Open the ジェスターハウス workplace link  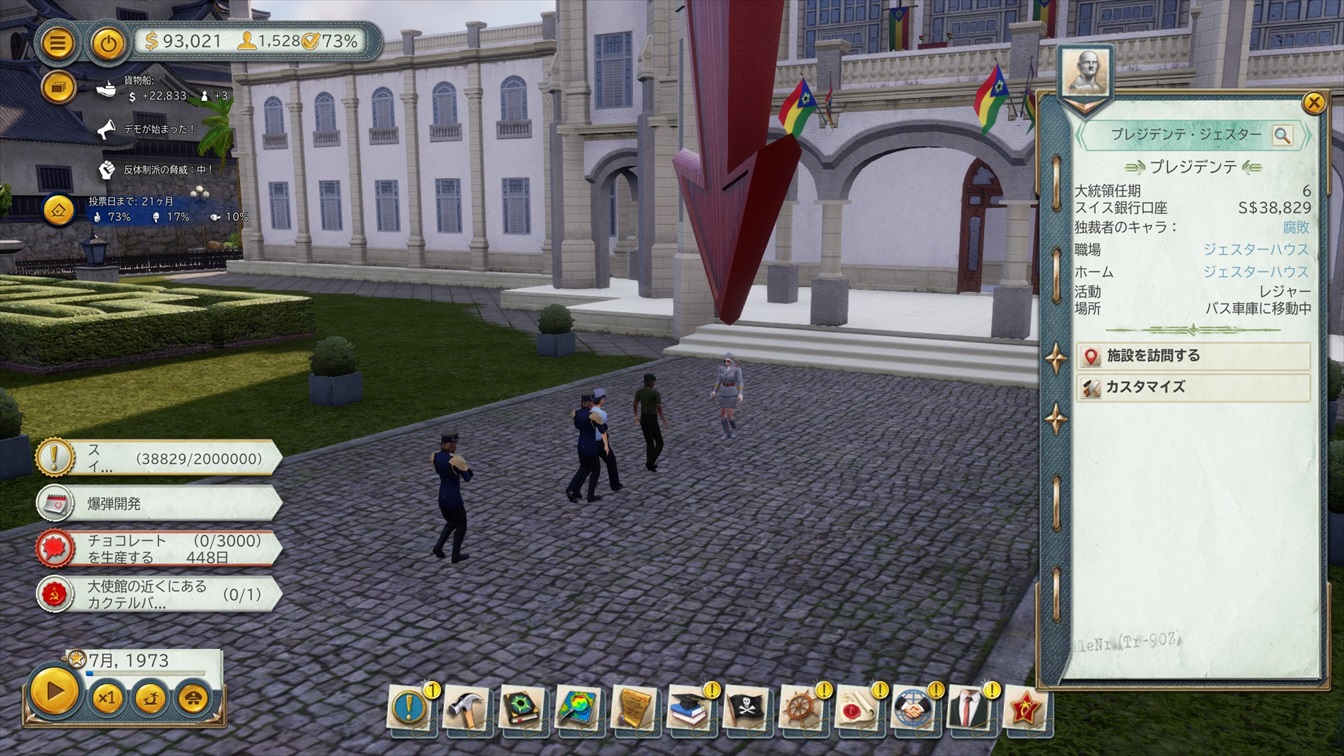(1255, 251)
